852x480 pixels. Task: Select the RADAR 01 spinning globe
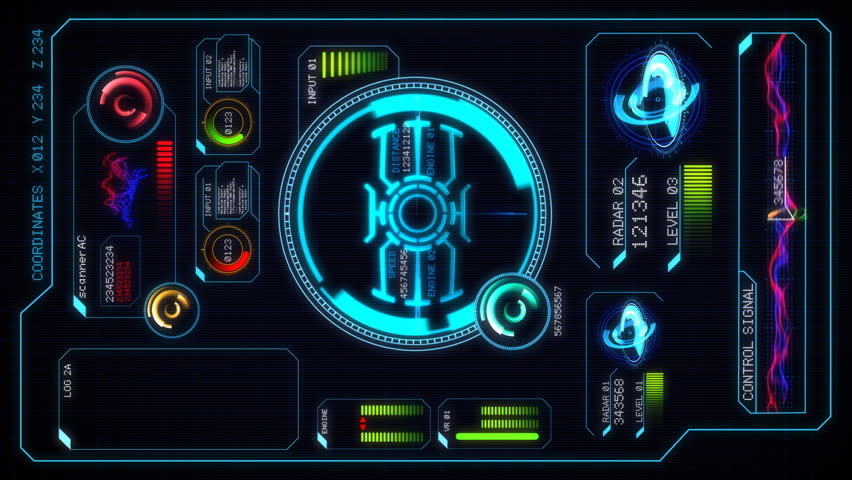click(x=628, y=331)
